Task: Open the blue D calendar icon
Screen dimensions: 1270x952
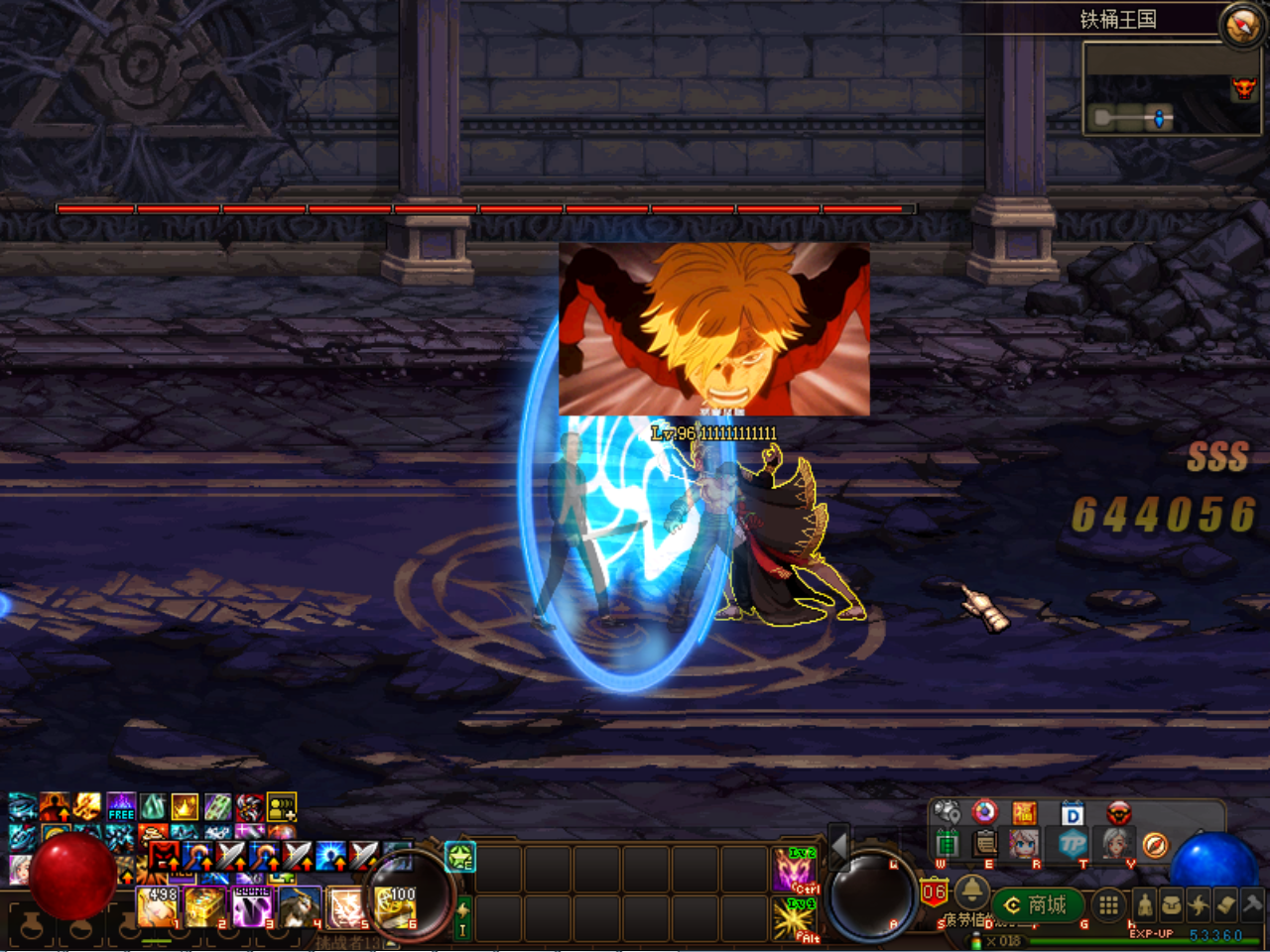Action: click(x=1073, y=814)
